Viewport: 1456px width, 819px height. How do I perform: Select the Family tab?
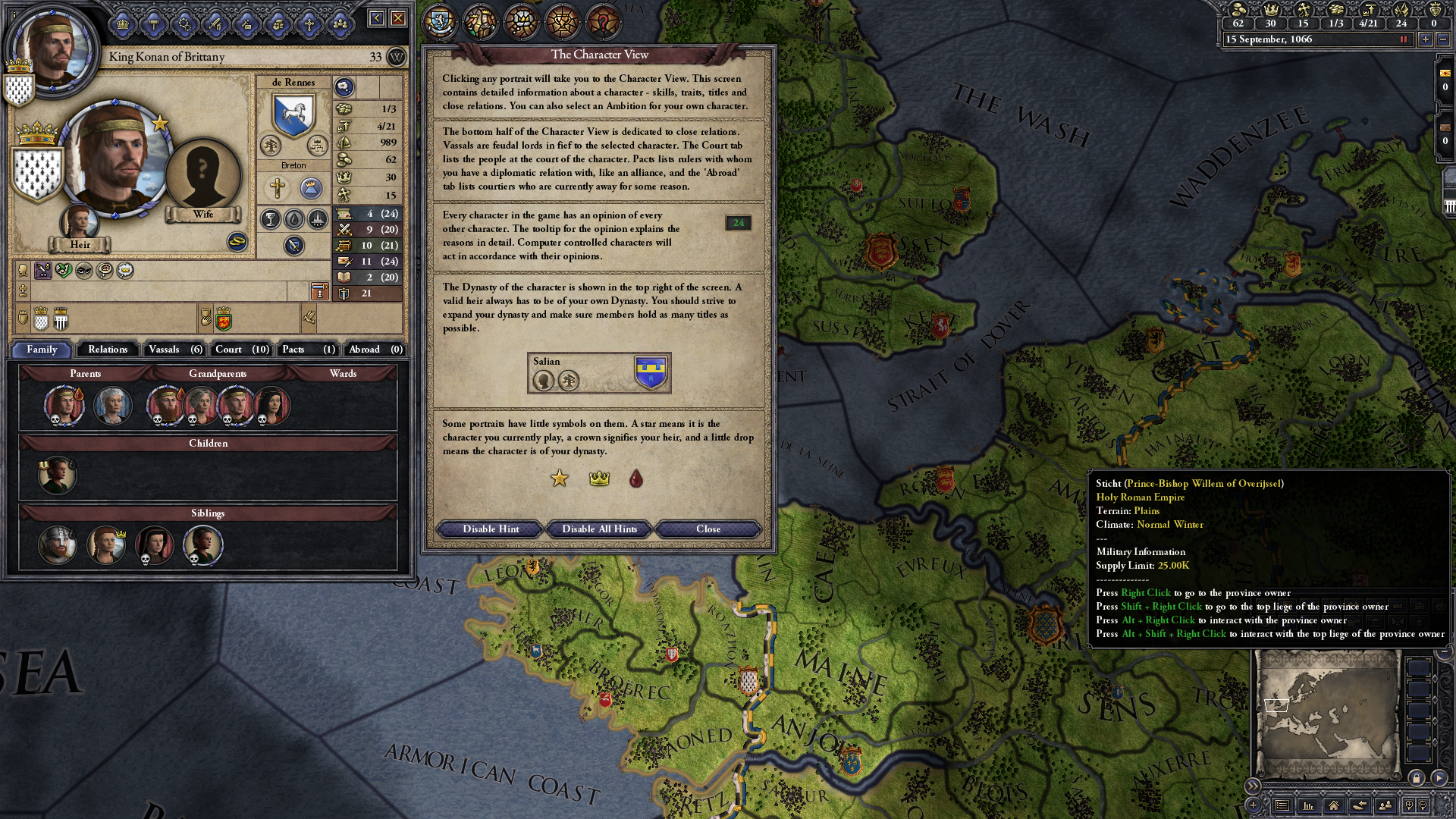pyautogui.click(x=42, y=350)
